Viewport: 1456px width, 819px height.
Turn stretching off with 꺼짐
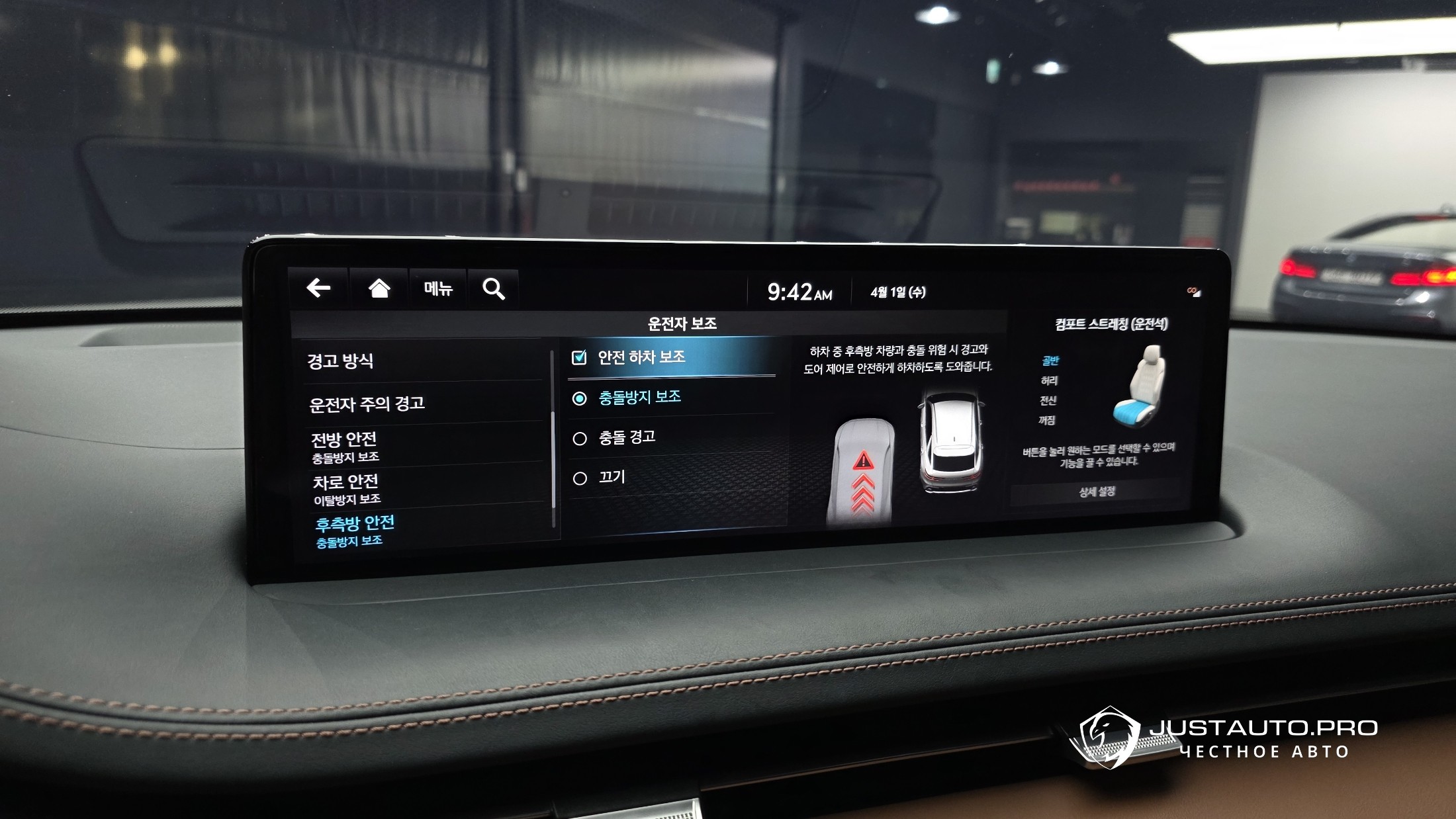point(1046,420)
